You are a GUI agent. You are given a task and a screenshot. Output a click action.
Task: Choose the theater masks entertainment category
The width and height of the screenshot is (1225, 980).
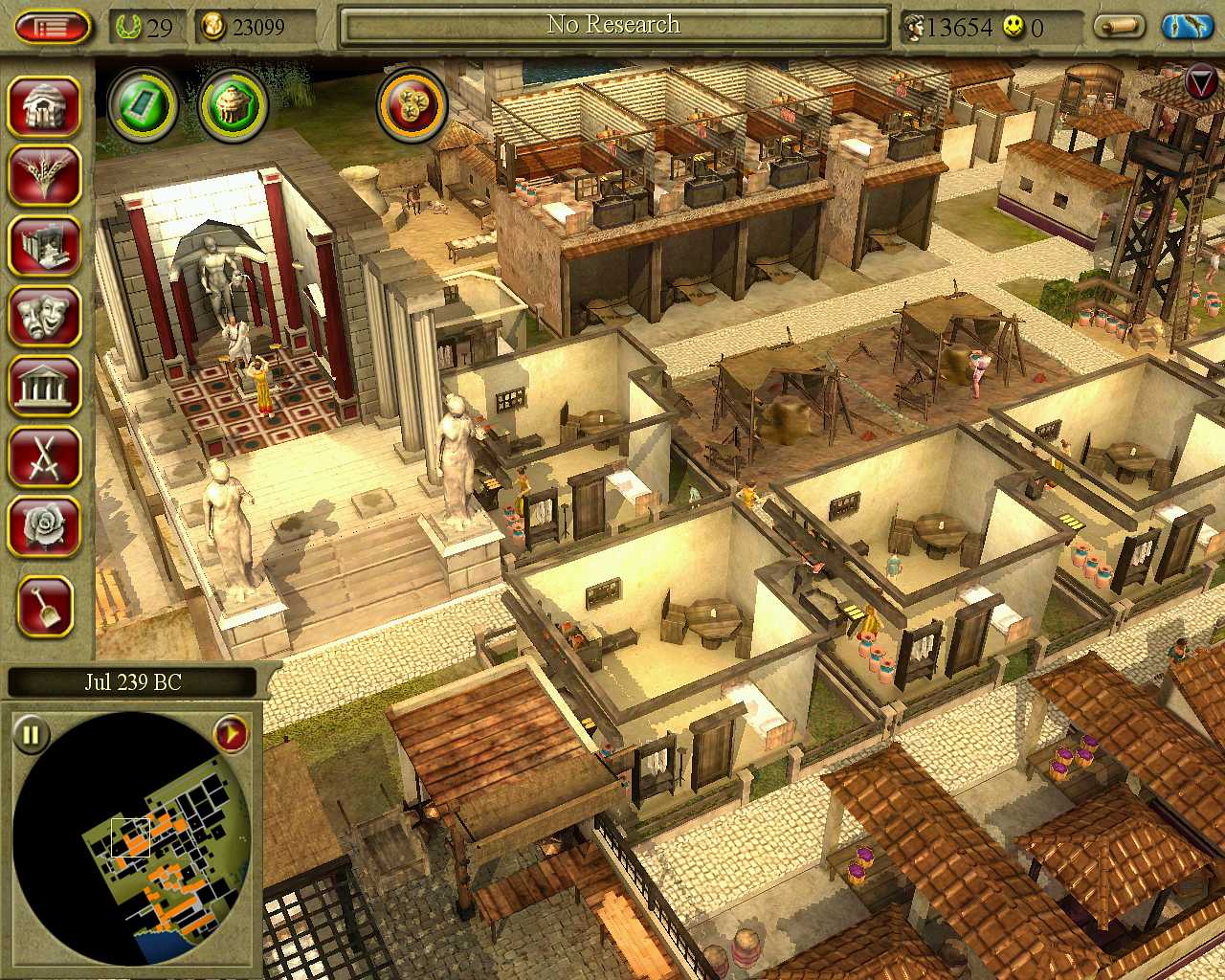click(44, 315)
